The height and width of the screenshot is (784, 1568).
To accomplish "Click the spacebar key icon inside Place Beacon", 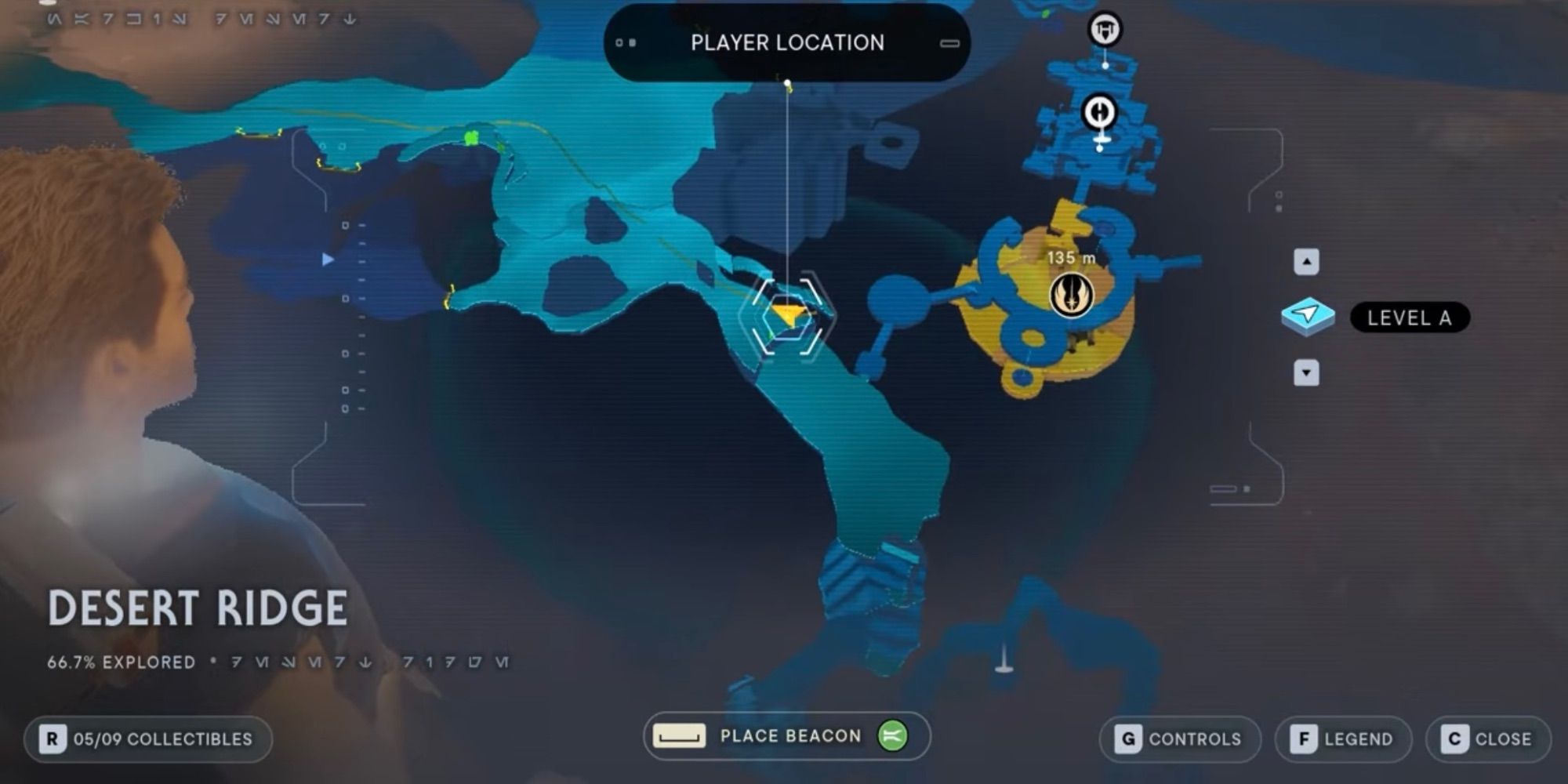I will (681, 736).
